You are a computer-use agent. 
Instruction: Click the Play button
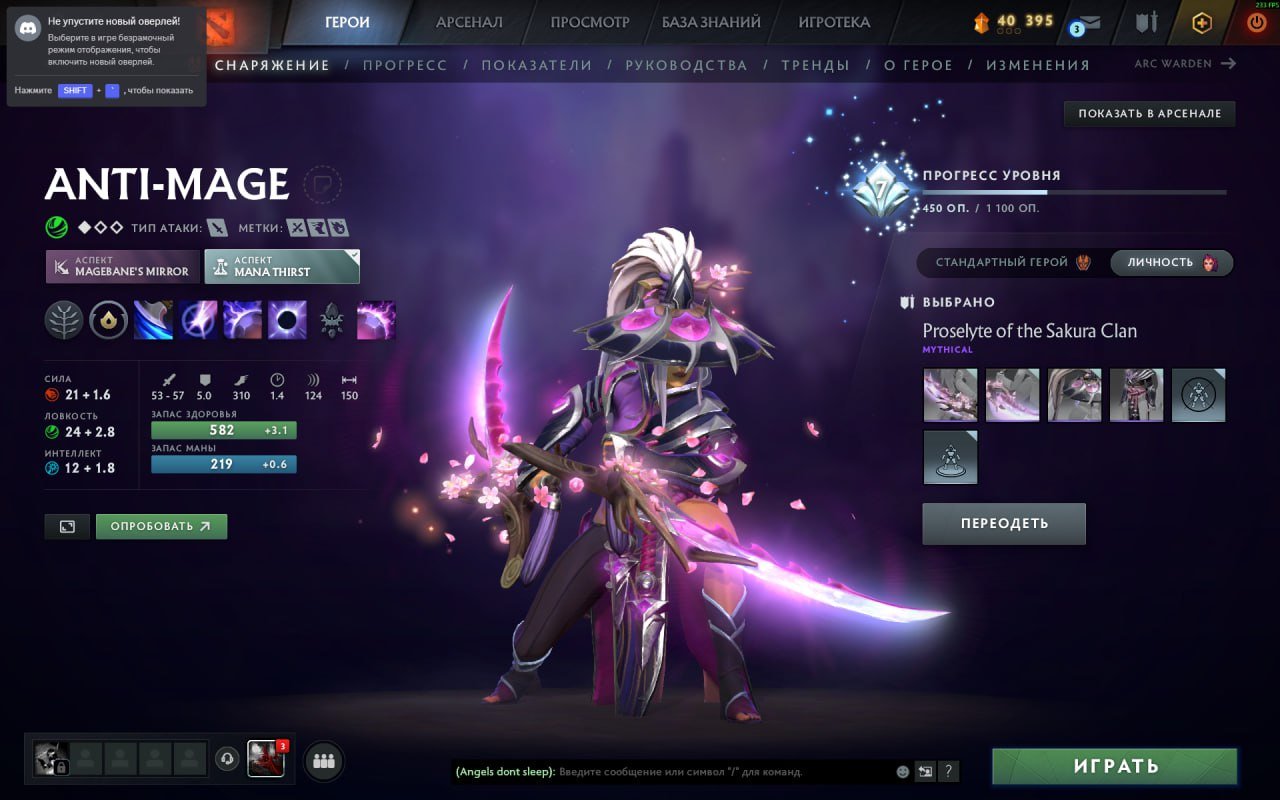pos(1114,766)
